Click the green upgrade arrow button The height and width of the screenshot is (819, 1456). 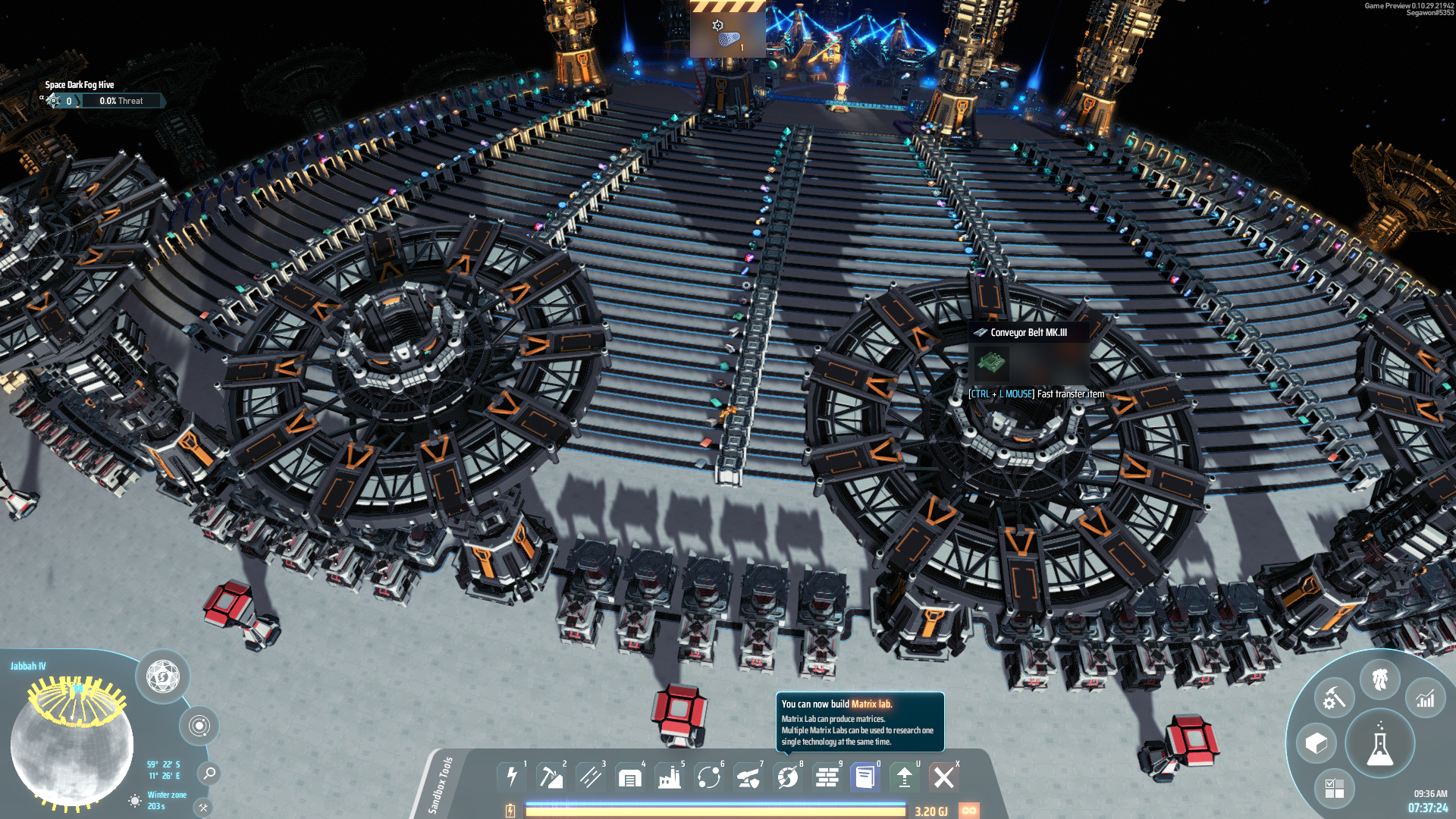pos(905,777)
